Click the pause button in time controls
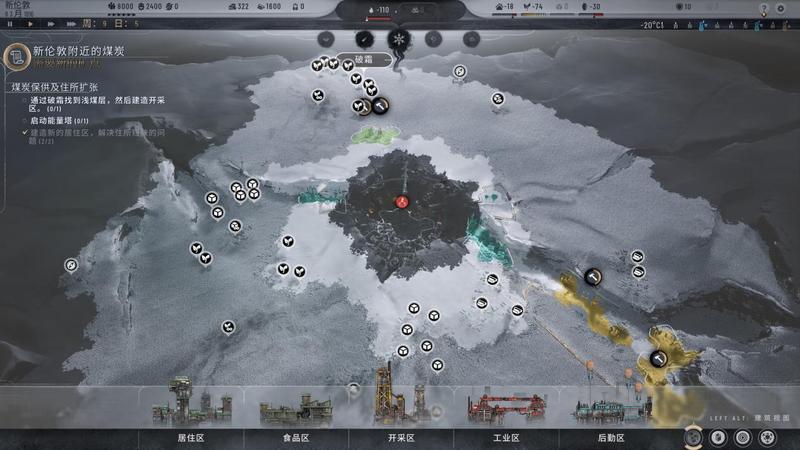This screenshot has width=800, height=450. (11, 24)
